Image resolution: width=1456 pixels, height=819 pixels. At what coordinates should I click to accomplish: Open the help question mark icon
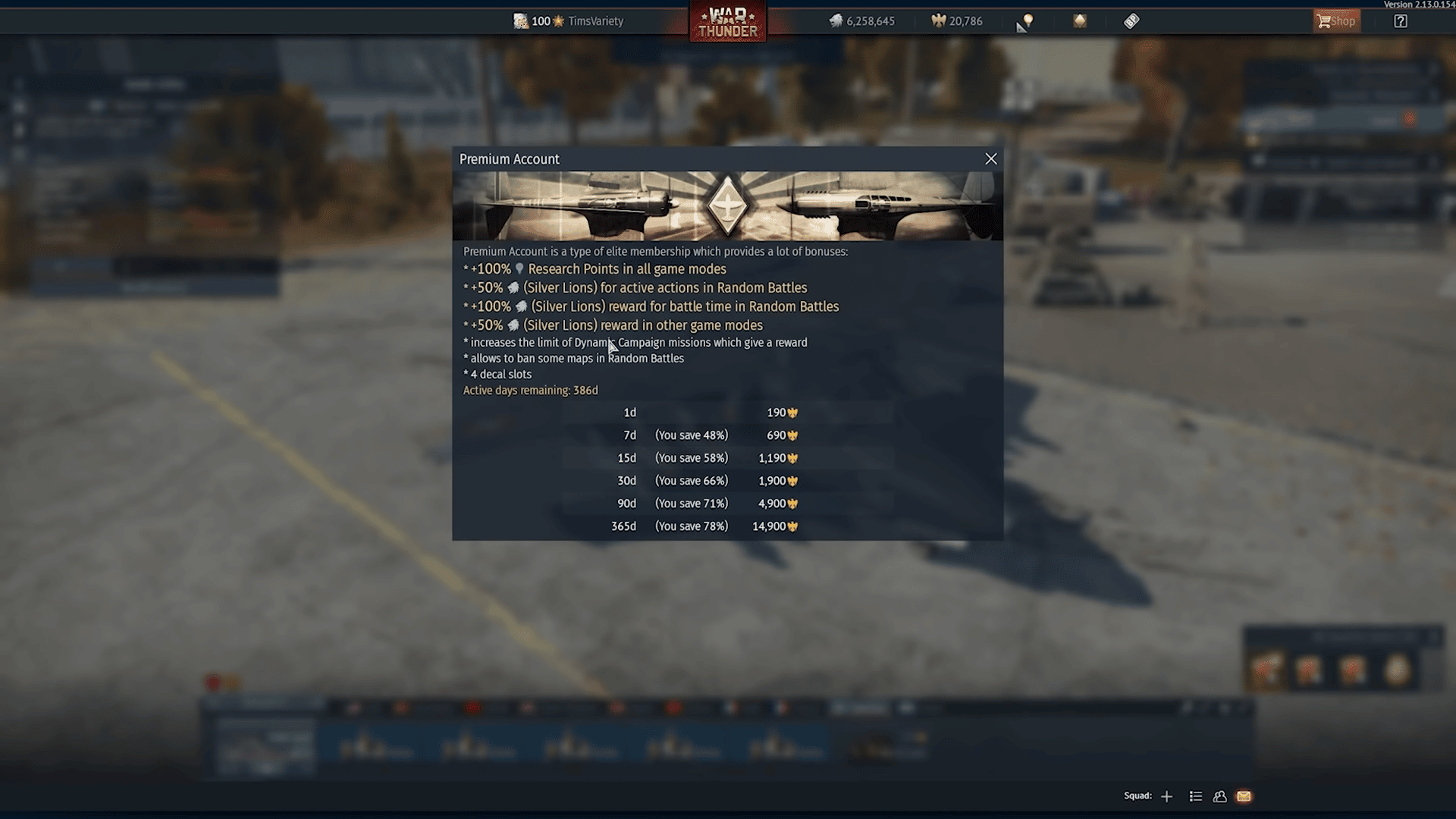click(x=1399, y=20)
